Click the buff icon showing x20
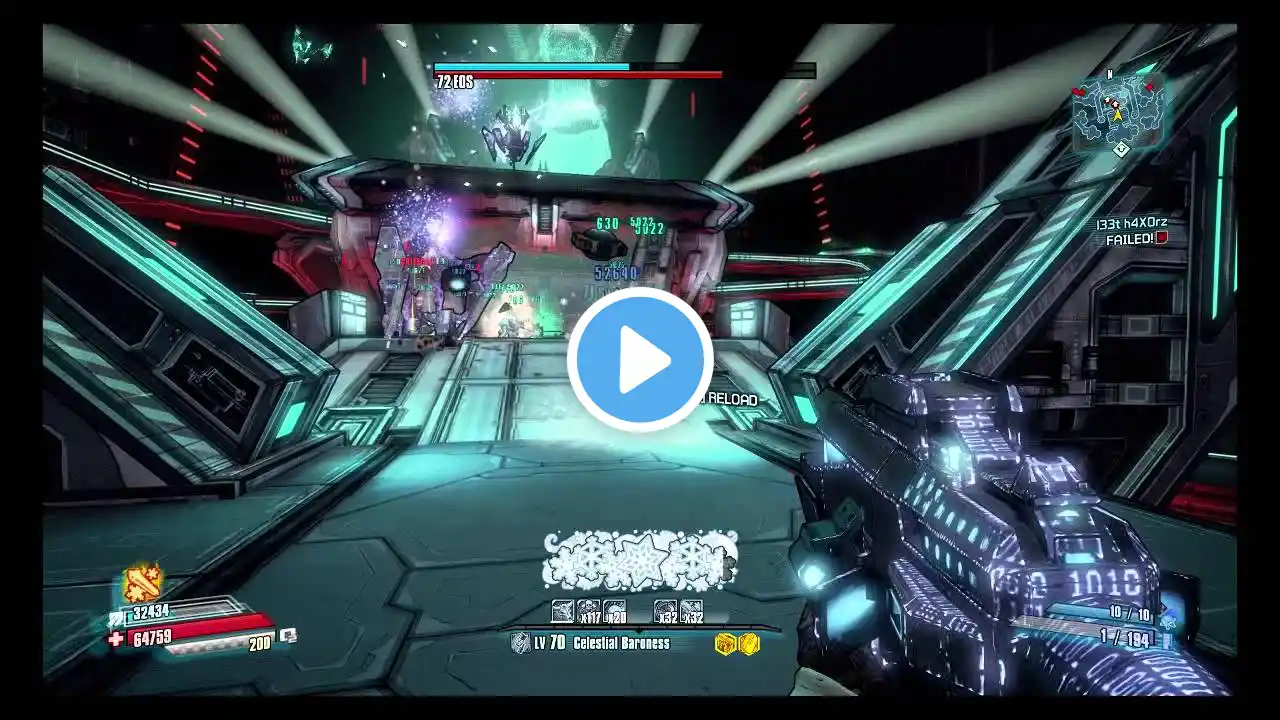1280x720 pixels. pyautogui.click(x=615, y=611)
